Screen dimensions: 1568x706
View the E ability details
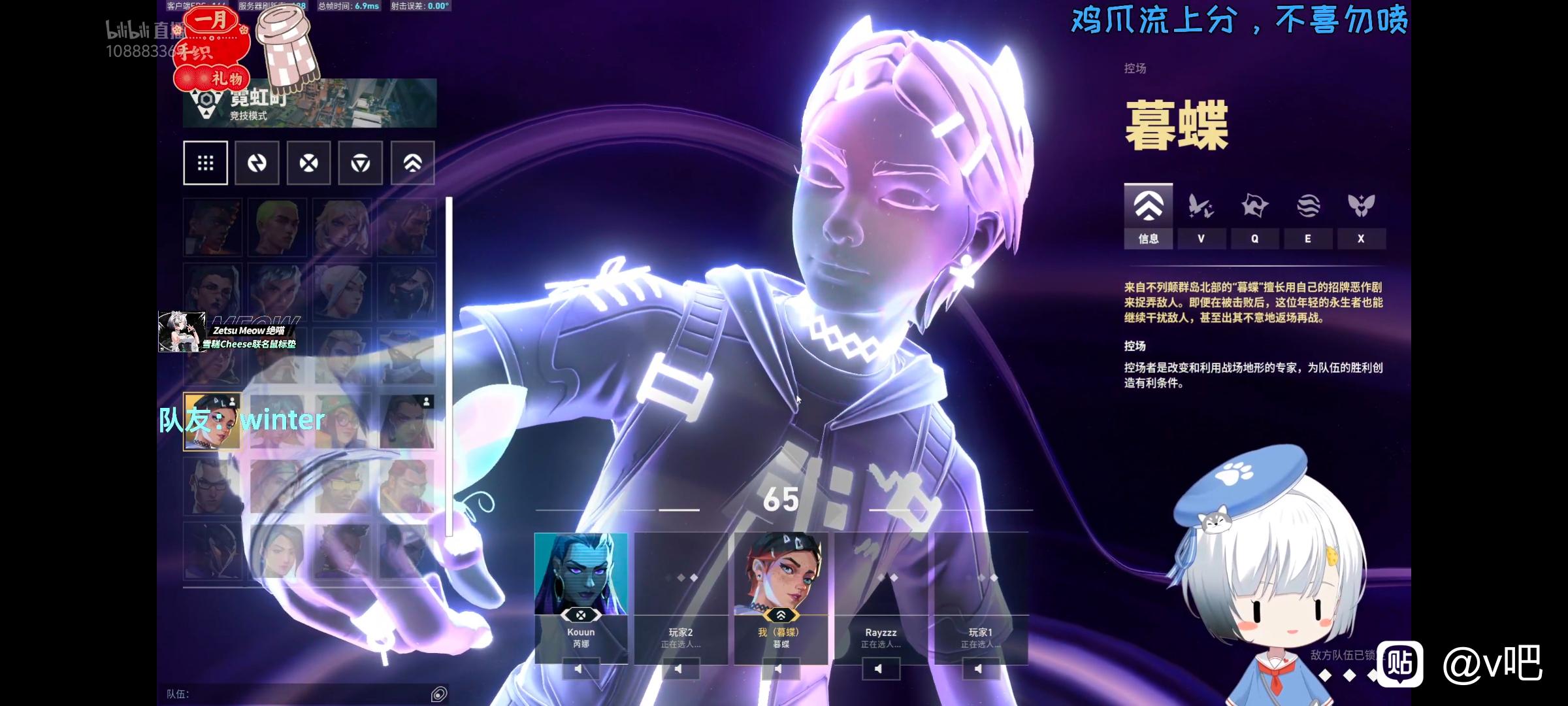pyautogui.click(x=1308, y=216)
